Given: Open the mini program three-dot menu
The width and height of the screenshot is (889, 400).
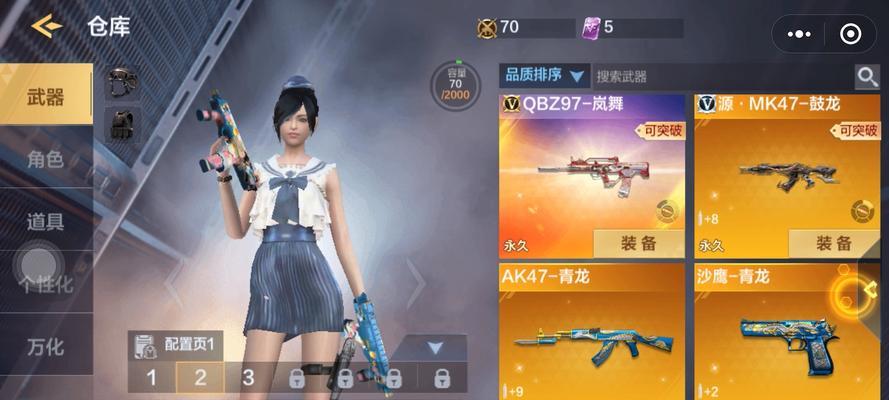Looking at the screenshot, I should pos(800,33).
